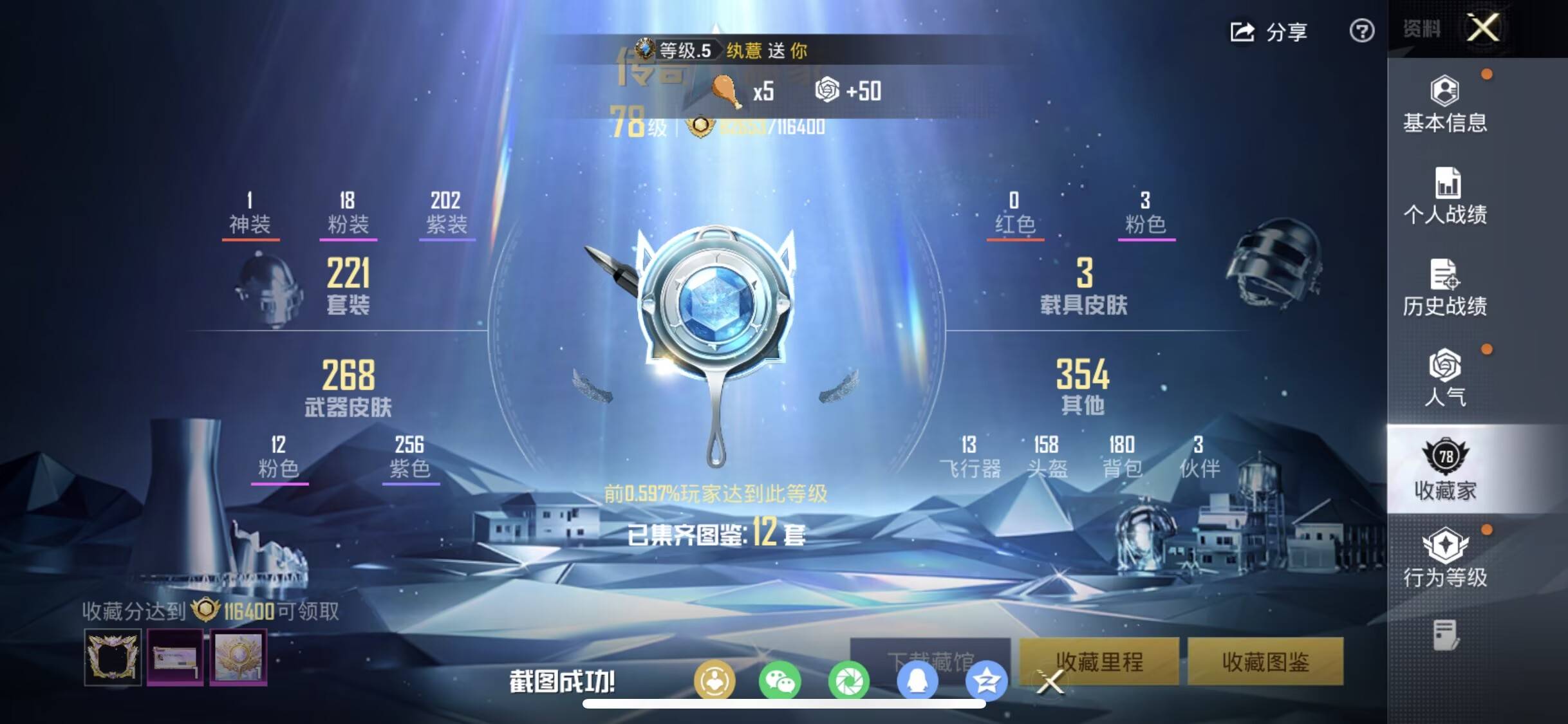Viewport: 1568px width, 724px height.
Task: Show the 人气 popularity tab
Action: click(x=1445, y=378)
